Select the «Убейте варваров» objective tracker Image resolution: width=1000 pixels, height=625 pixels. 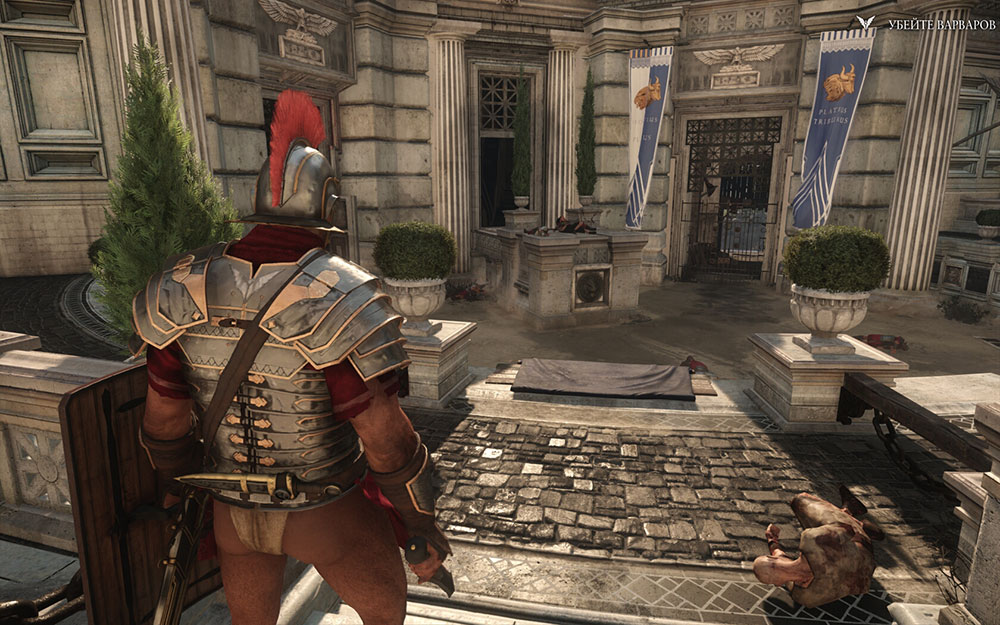(x=930, y=23)
